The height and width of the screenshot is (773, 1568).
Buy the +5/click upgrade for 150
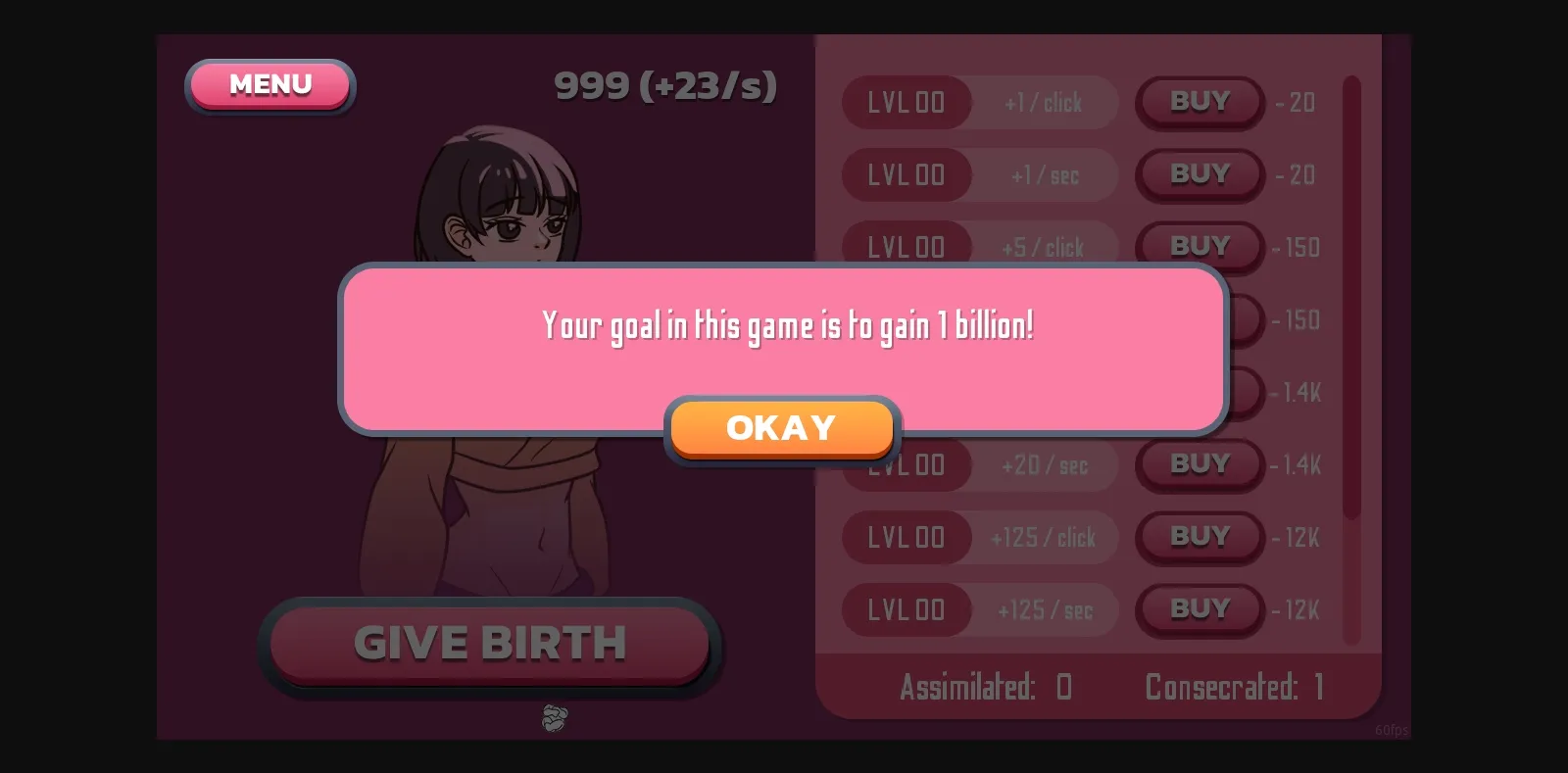[1199, 247]
